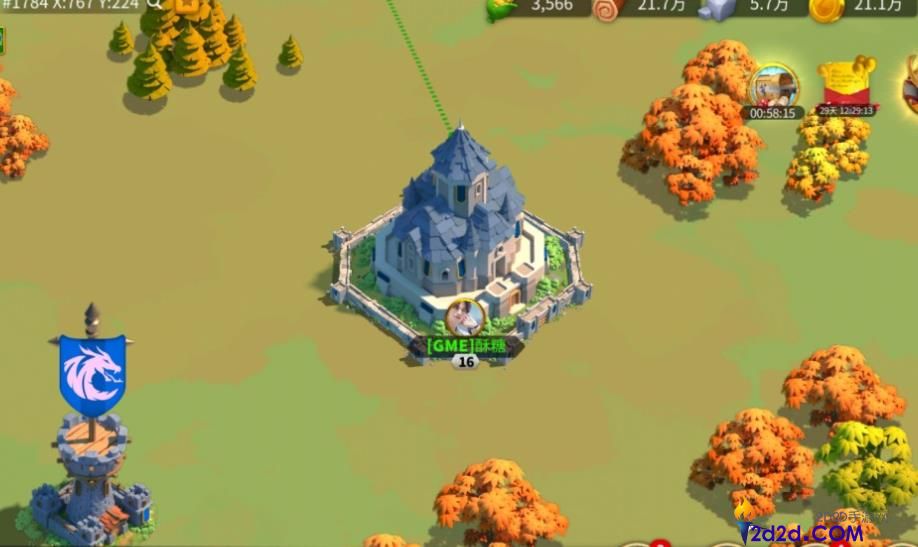Image resolution: width=918 pixels, height=547 pixels.
Task: Open the round event icon with 00:58:15 timer
Action: 773,88
